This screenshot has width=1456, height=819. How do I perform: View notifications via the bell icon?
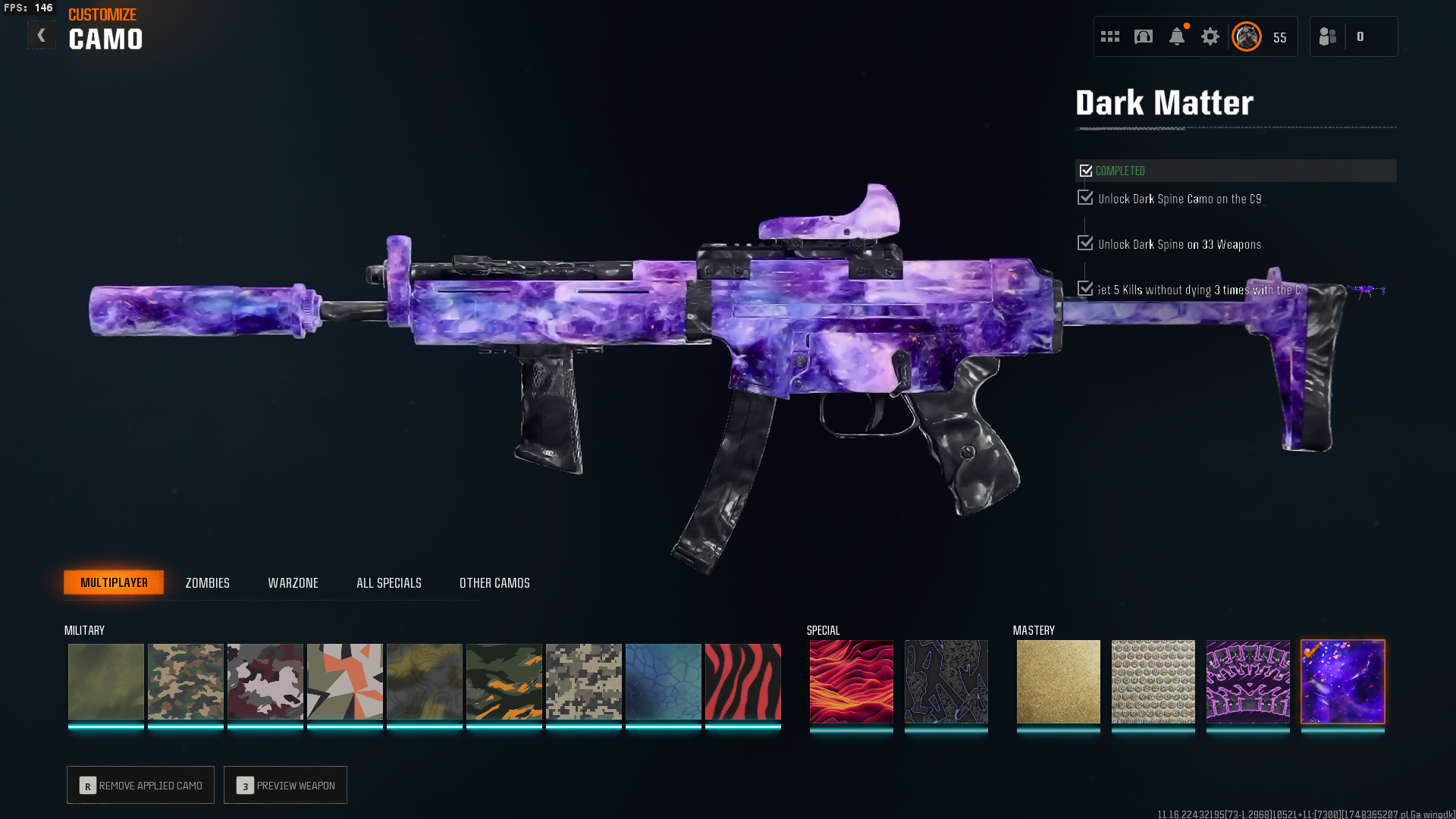click(1176, 36)
